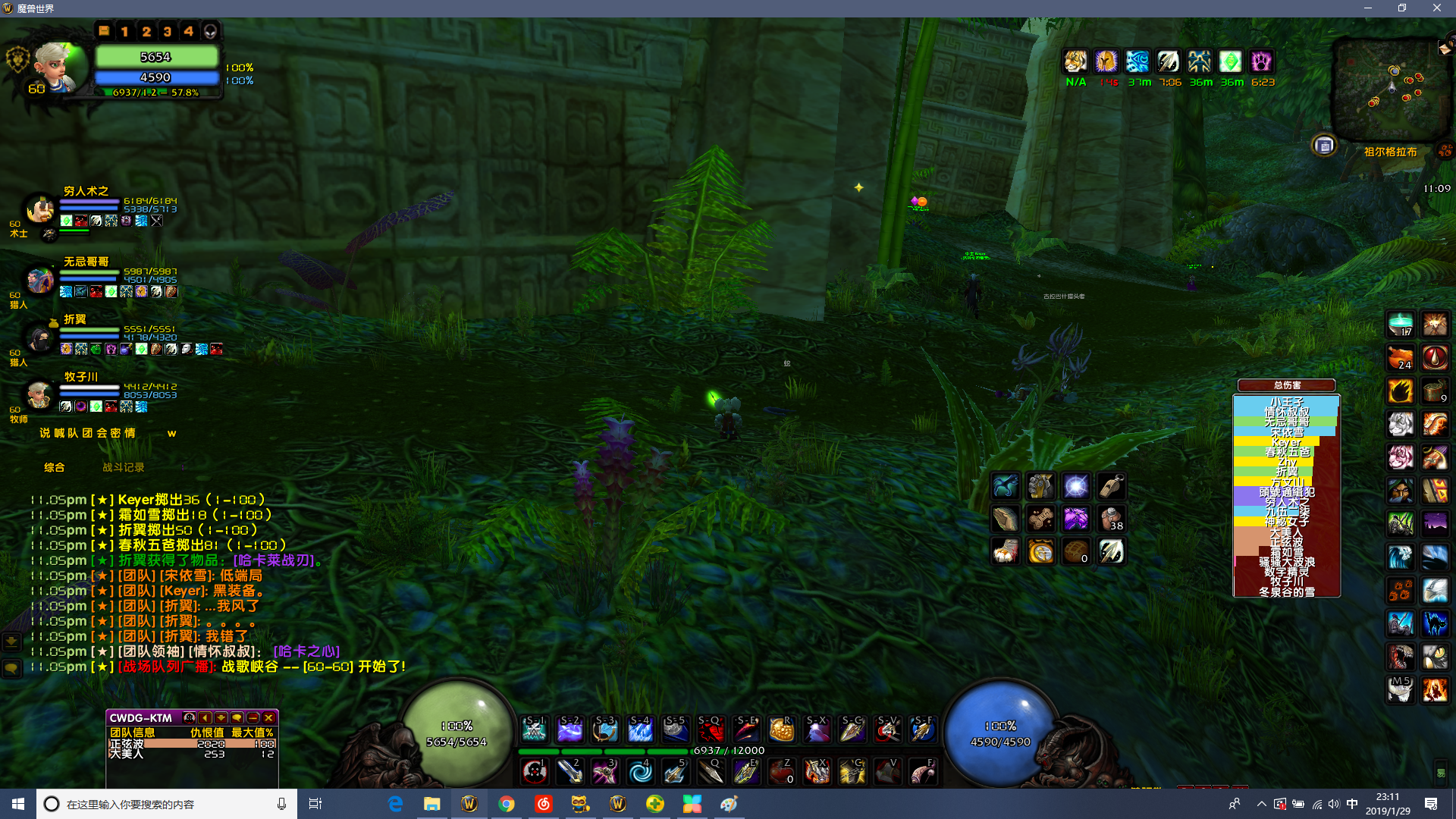This screenshot has height=819, width=1456.
Task: Activate the black cat ability icon
Action: (x=1435, y=623)
